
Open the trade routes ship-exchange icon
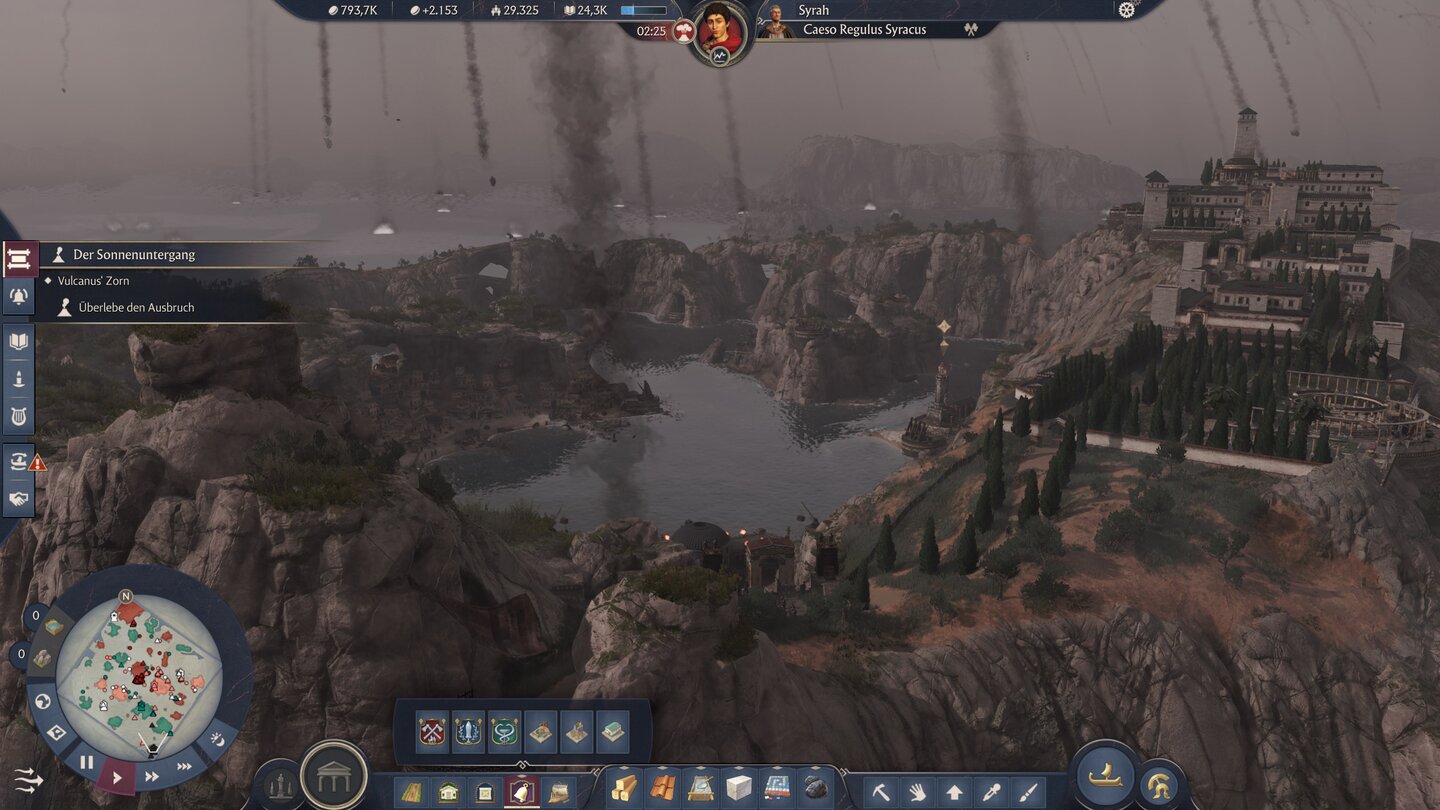(x=19, y=461)
